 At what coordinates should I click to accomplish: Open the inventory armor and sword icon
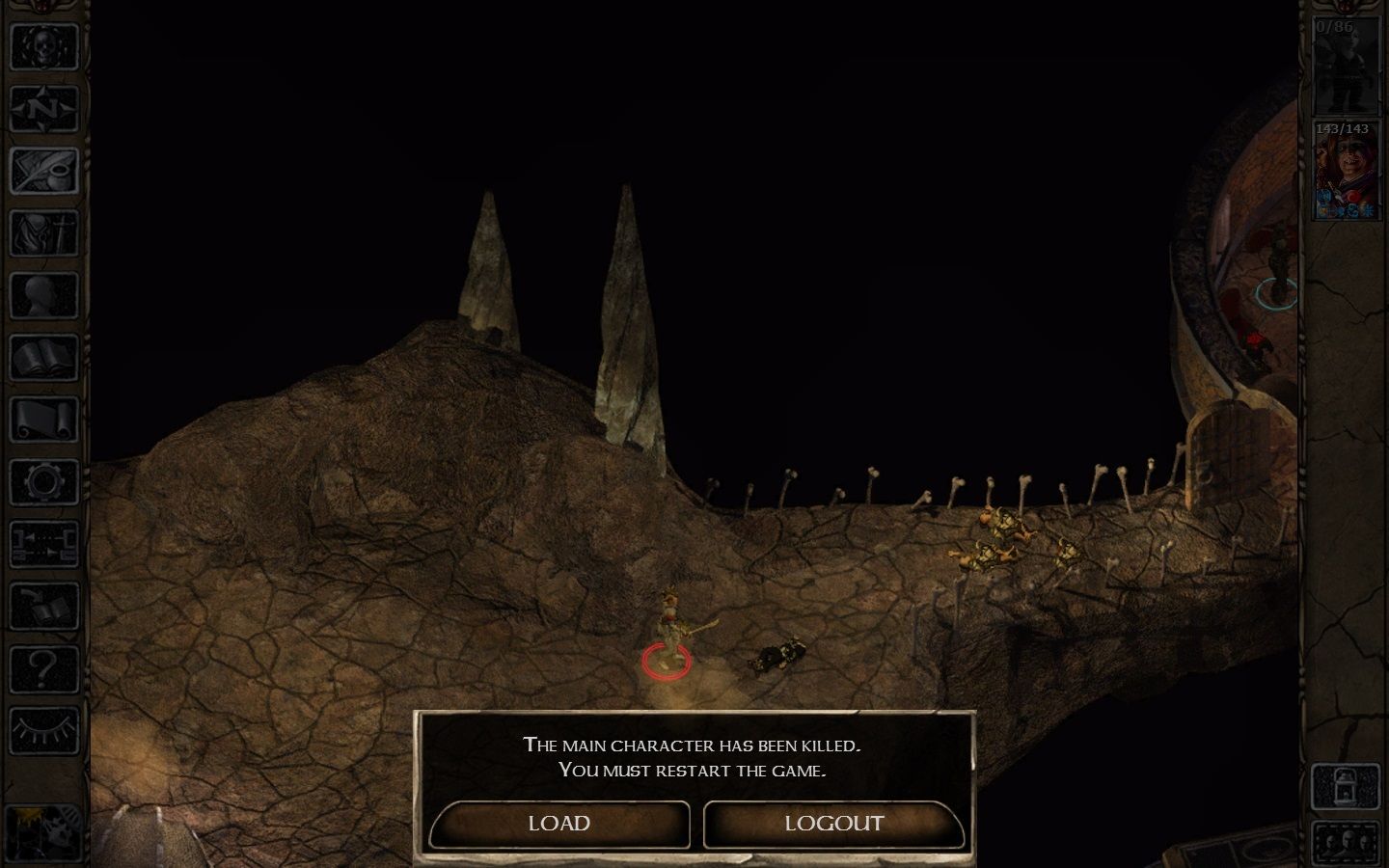pyautogui.click(x=43, y=233)
